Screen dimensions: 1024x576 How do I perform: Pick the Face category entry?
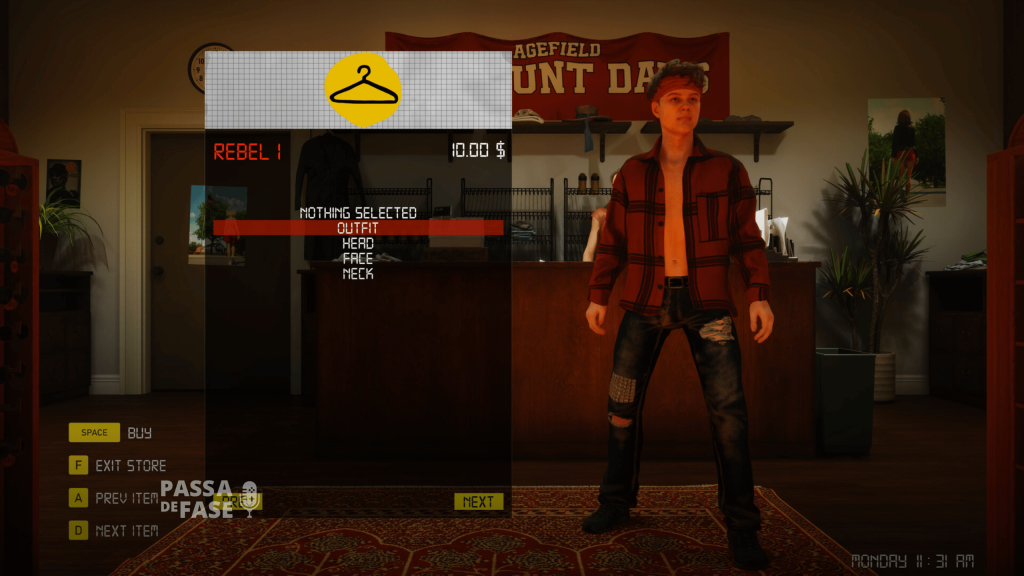pyautogui.click(x=358, y=258)
